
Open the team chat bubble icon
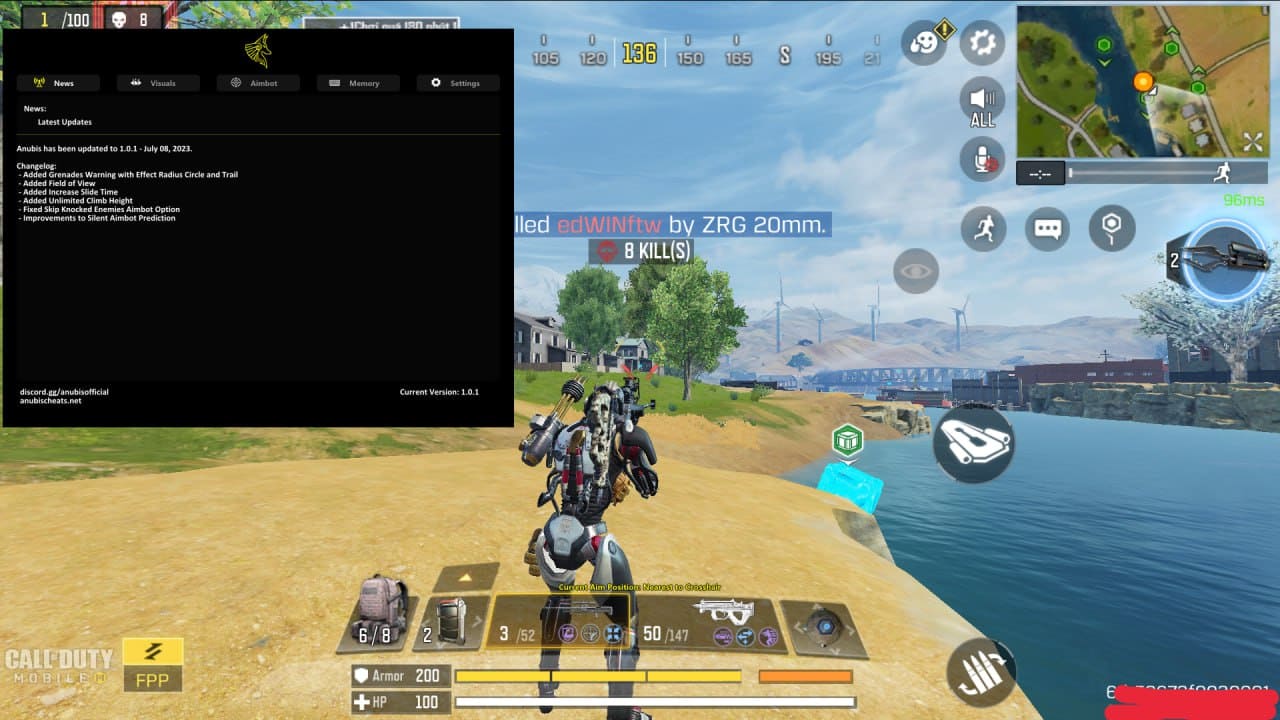pos(1047,229)
